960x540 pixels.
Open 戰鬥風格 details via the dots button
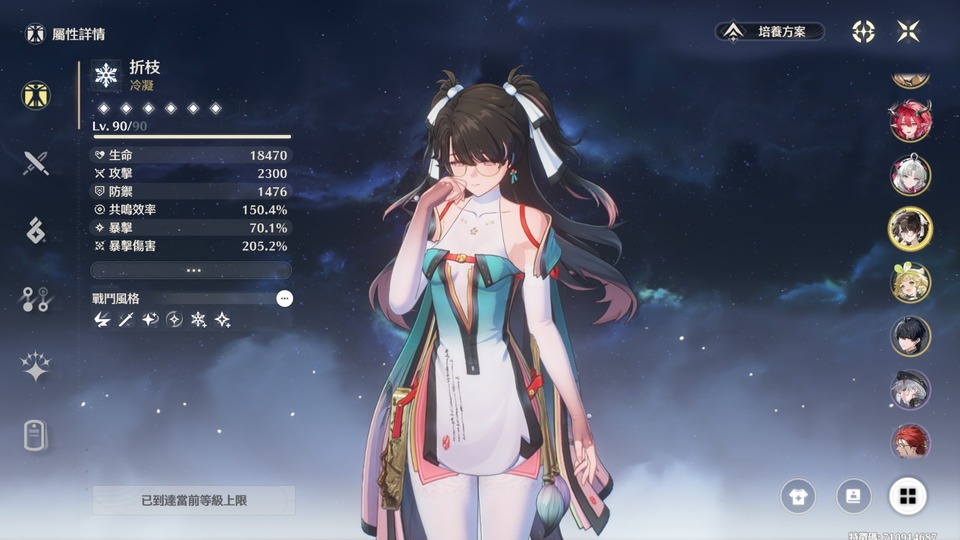tap(285, 298)
